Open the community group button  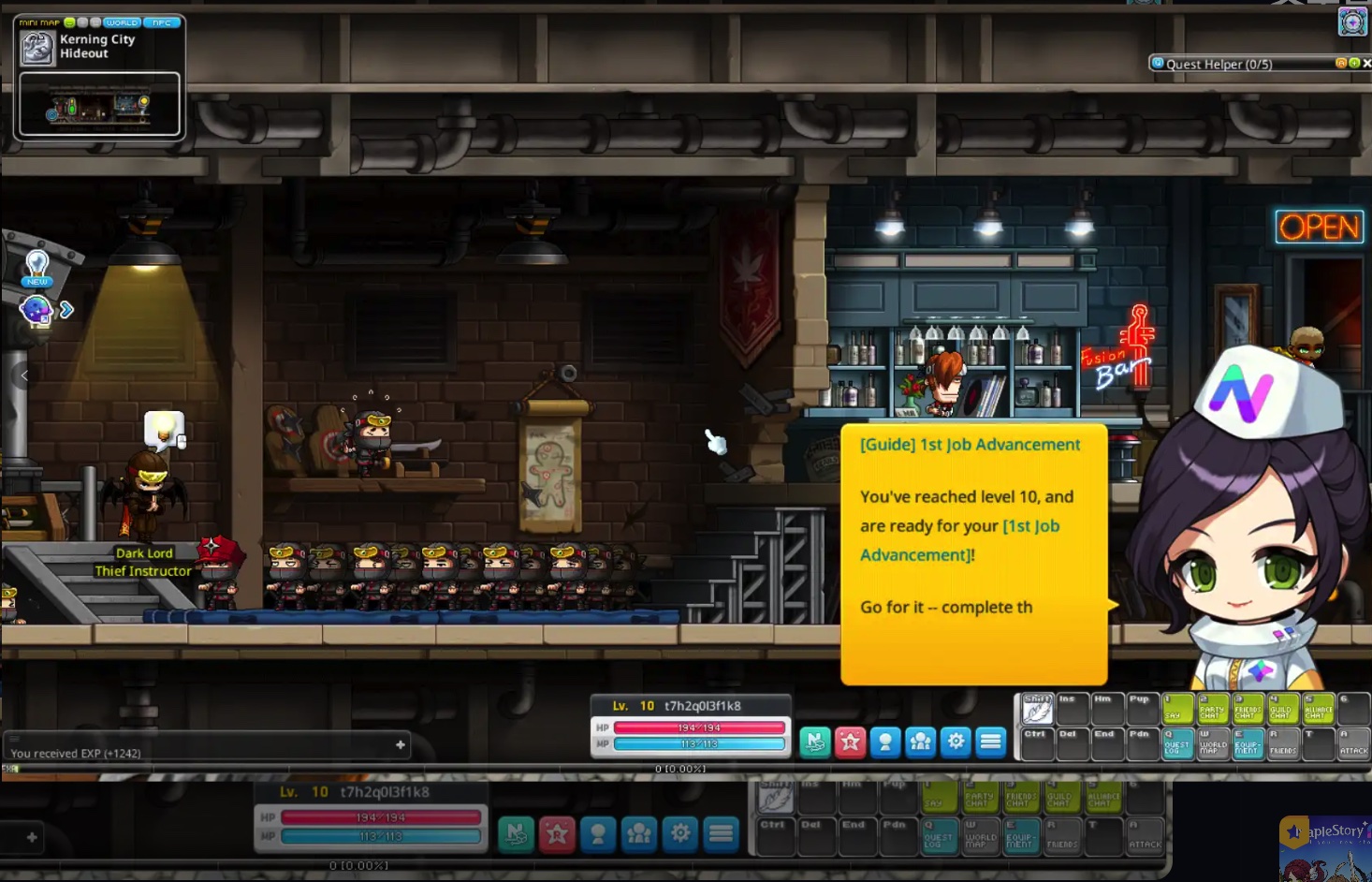click(x=920, y=742)
